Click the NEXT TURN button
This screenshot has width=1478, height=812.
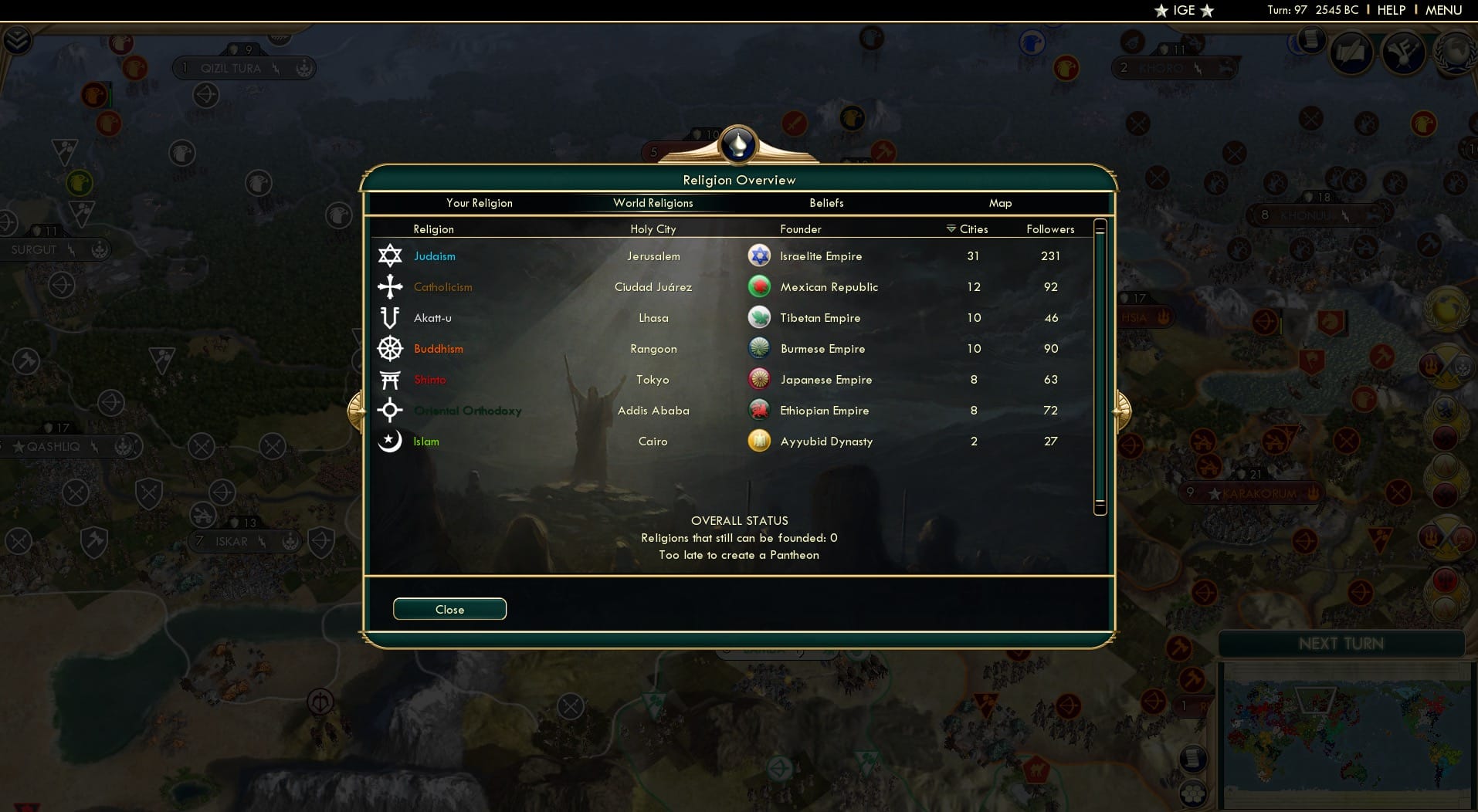click(x=1341, y=642)
